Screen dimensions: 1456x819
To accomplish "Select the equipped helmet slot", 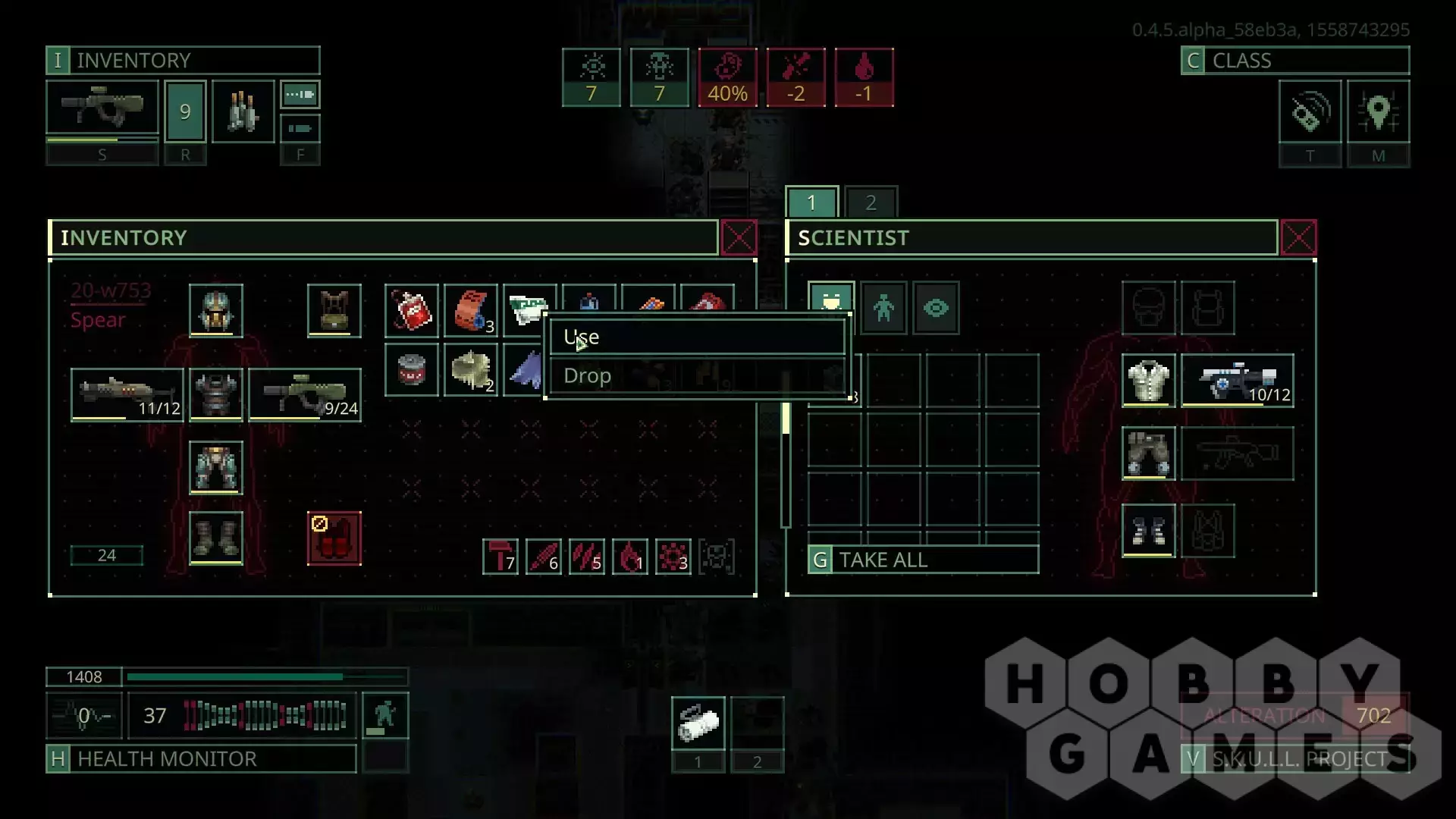I will pos(216,311).
